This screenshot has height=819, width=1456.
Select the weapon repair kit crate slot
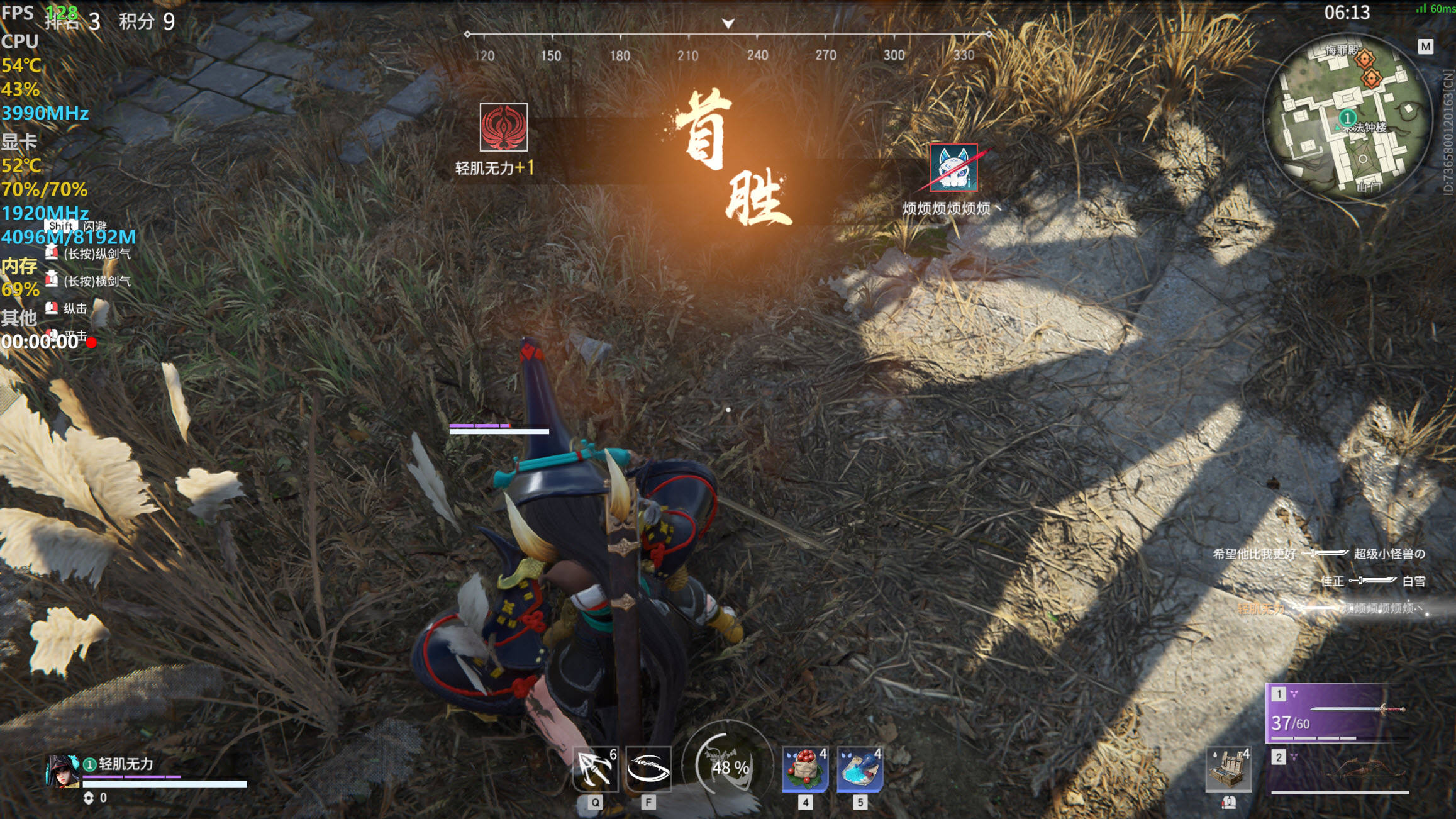[x=1228, y=769]
